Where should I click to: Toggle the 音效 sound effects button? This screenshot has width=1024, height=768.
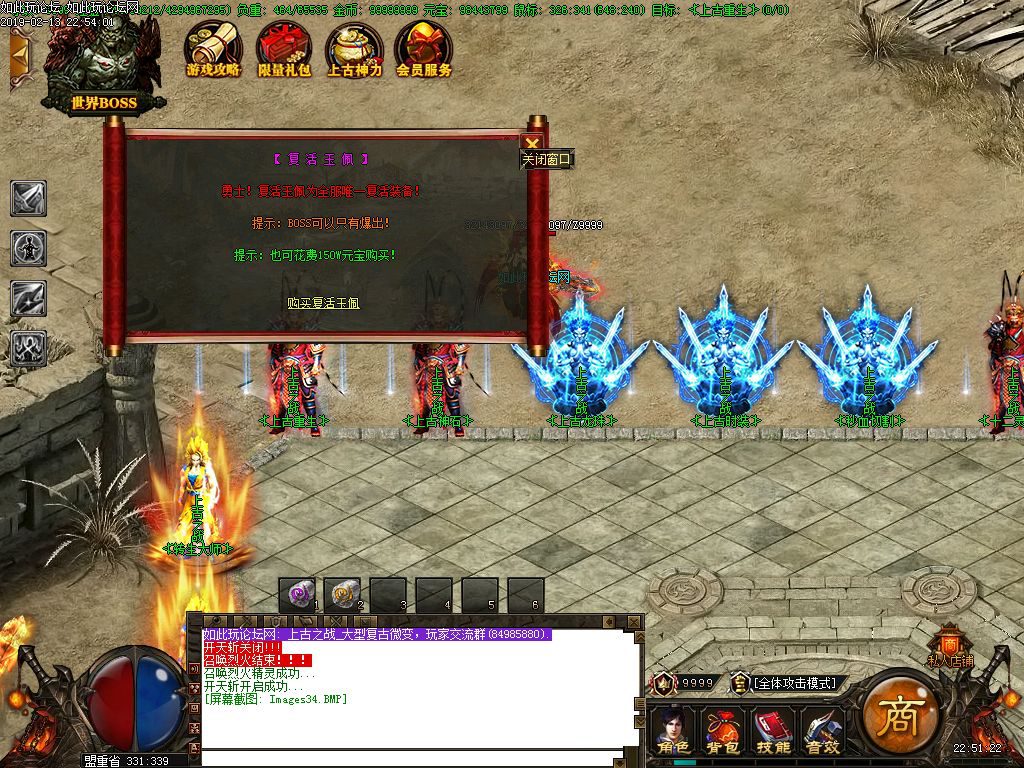tap(822, 731)
